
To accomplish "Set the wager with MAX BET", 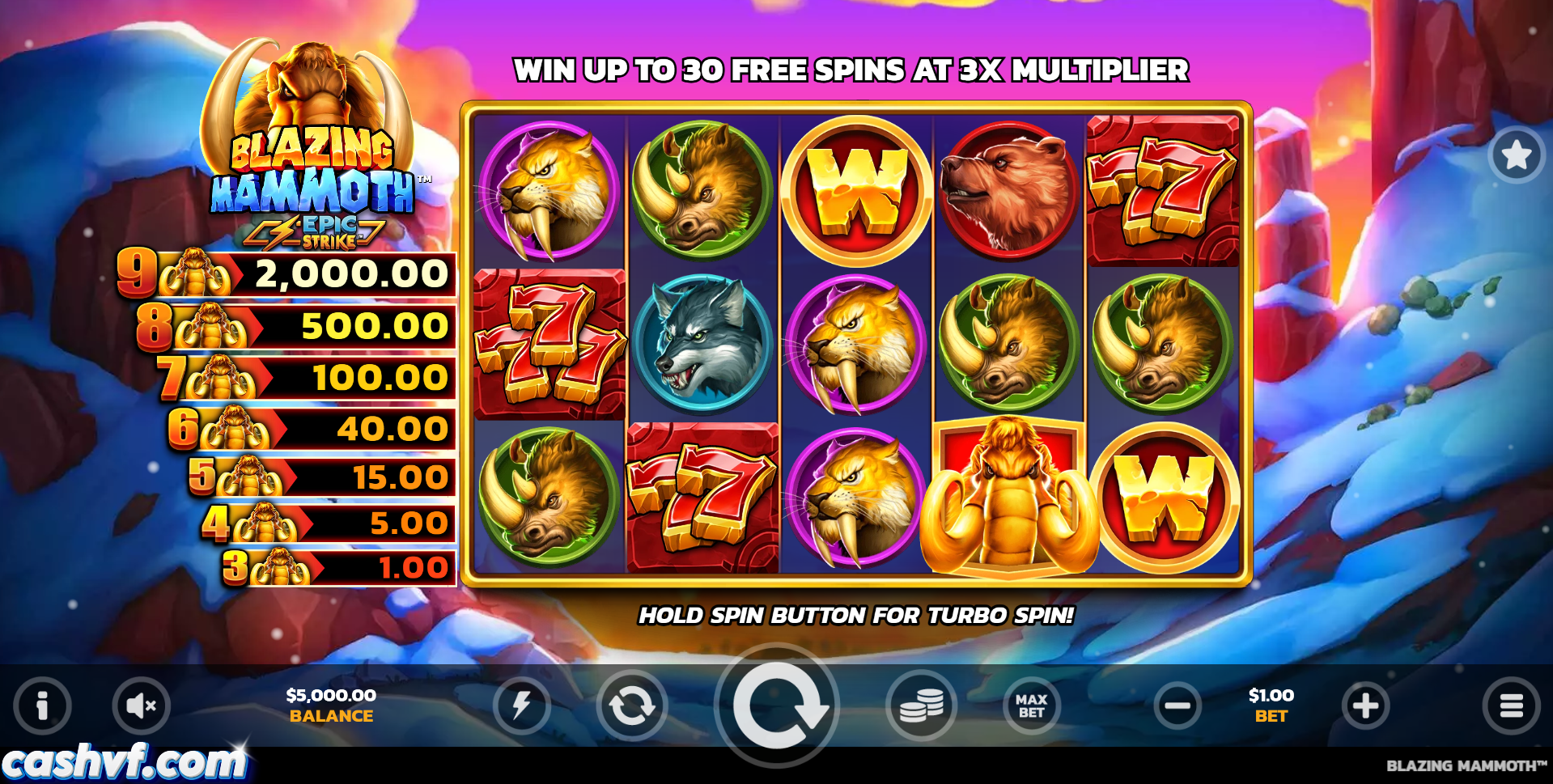I will [1031, 706].
